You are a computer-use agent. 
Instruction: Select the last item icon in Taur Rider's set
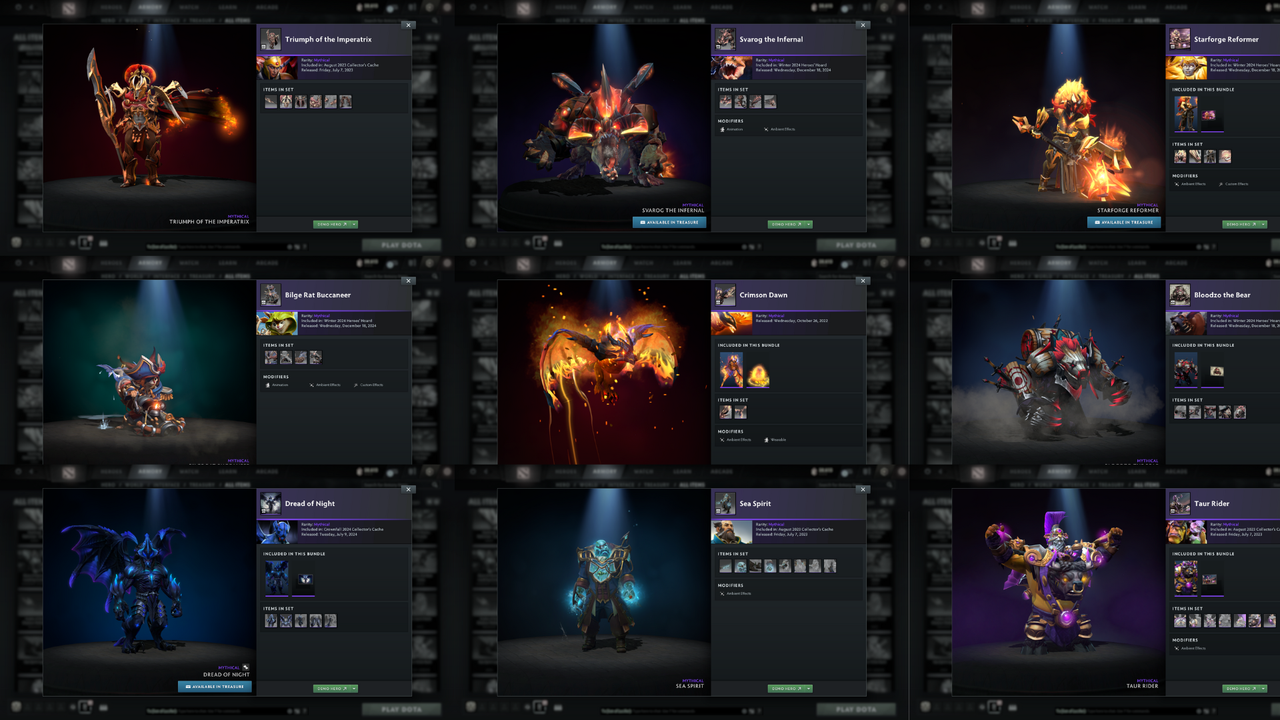click(x=1268, y=621)
